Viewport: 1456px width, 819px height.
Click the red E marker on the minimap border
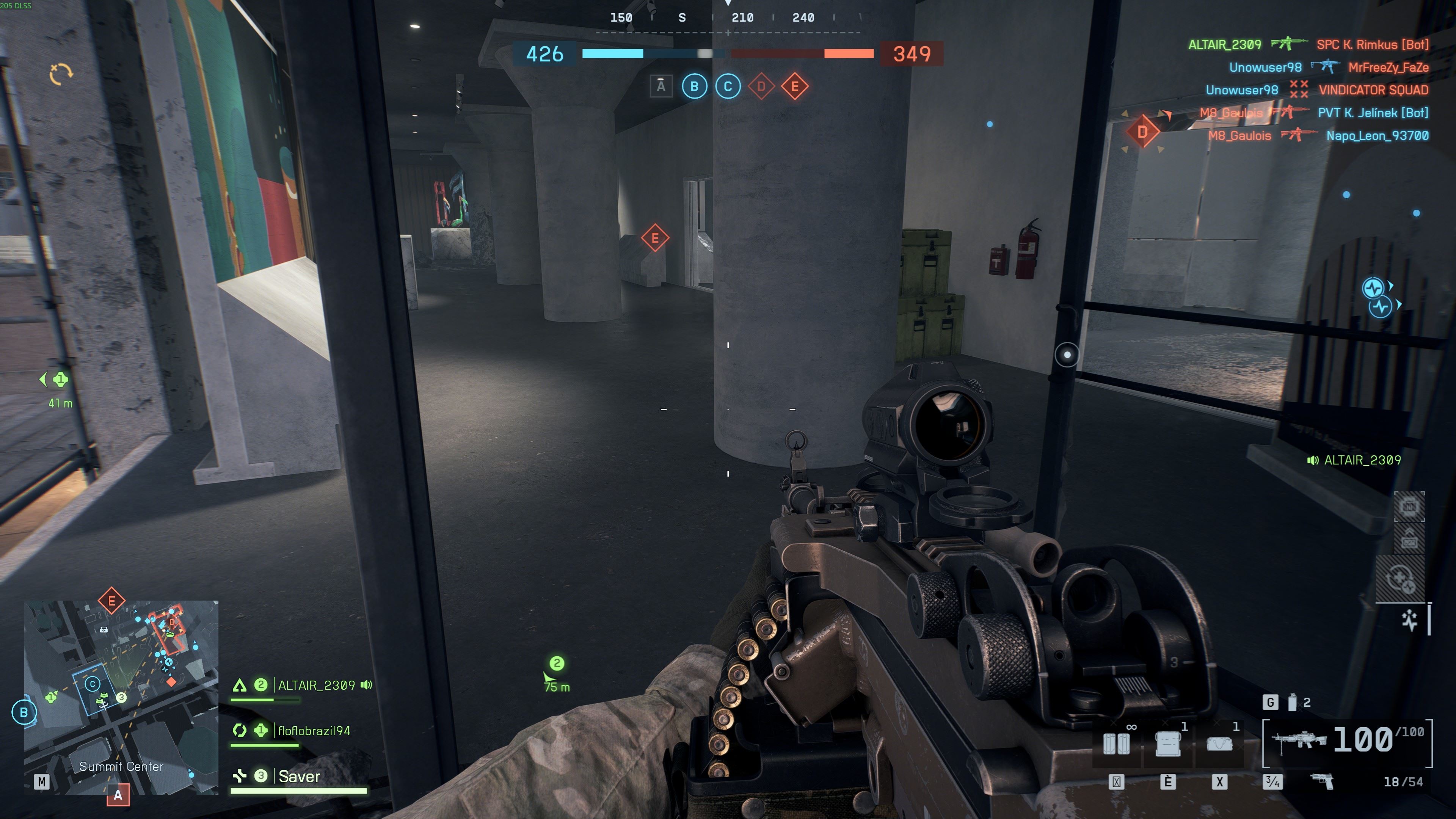point(111,600)
